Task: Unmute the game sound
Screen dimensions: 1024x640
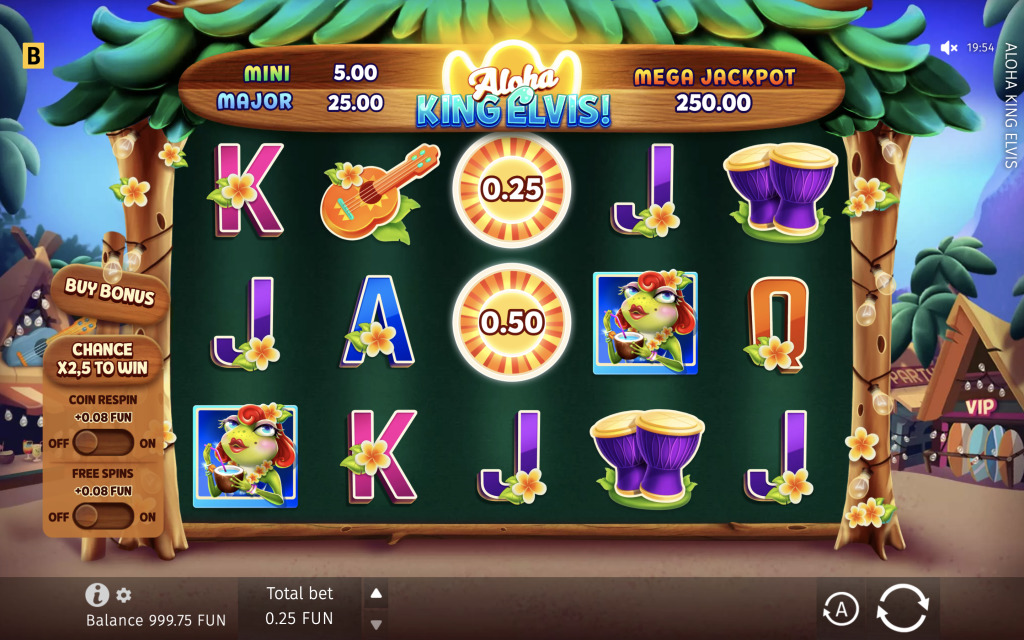Action: pos(949,47)
